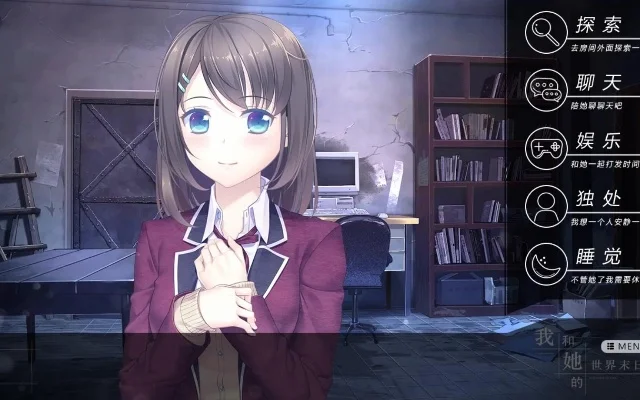640x400 pixels.
Task: Click the person silhouette icon
Action: pos(543,206)
